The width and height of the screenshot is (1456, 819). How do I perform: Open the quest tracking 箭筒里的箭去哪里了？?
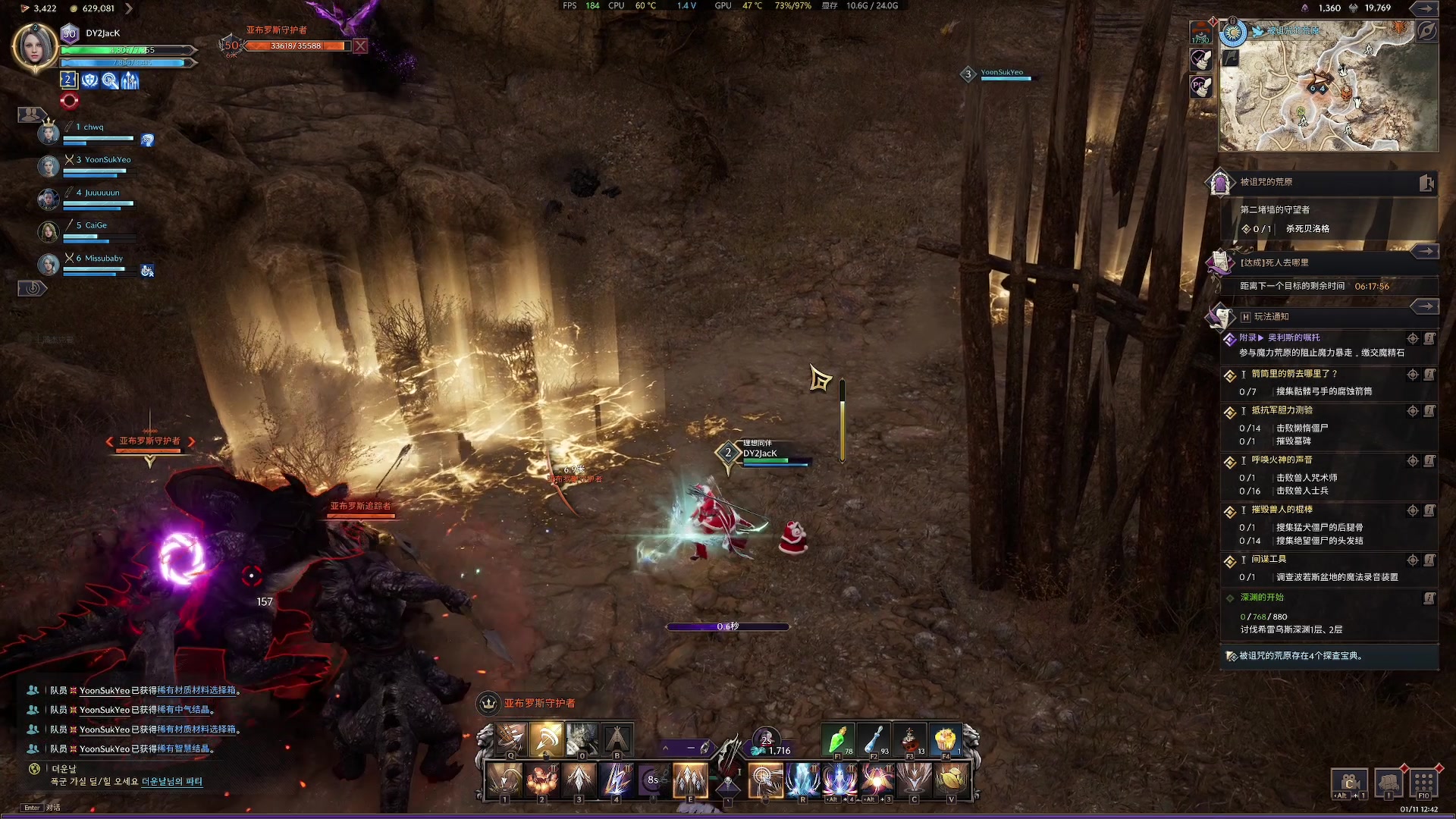coord(1294,374)
